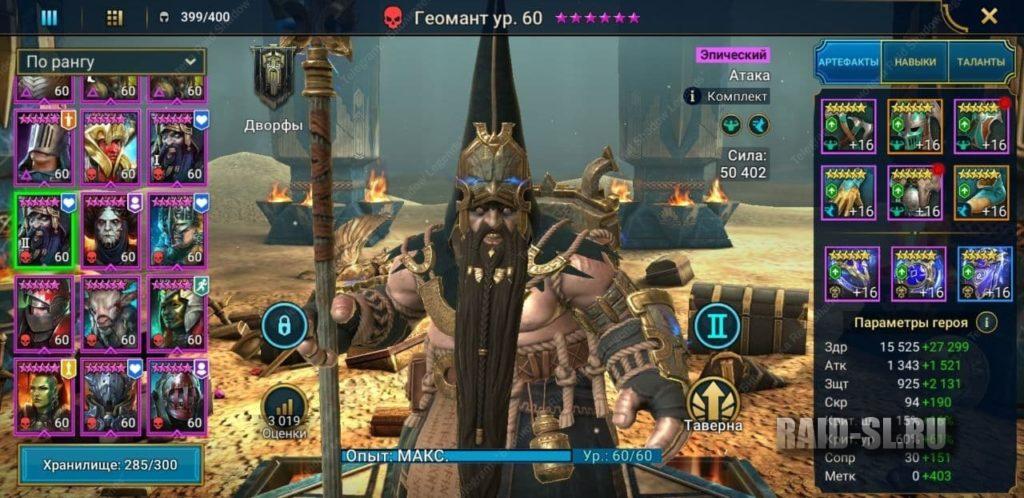This screenshot has width=1024, height=498.
Task: Select the equipped boots artifact
Action: click(980, 192)
